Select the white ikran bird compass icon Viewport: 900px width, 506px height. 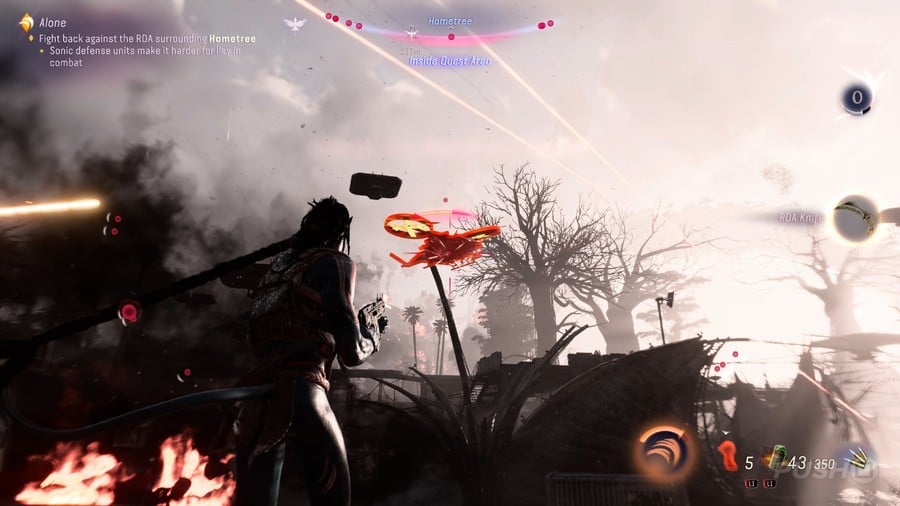click(294, 23)
